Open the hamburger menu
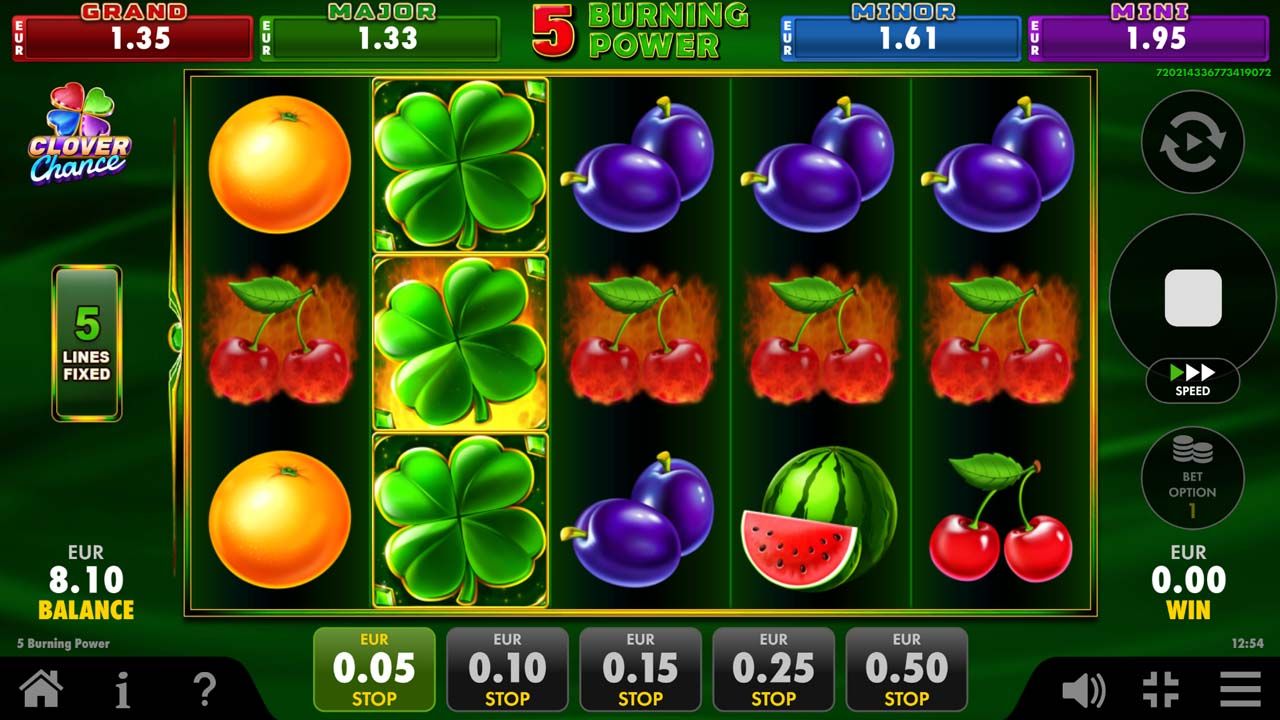Viewport: 1280px width, 720px height. click(x=1240, y=689)
